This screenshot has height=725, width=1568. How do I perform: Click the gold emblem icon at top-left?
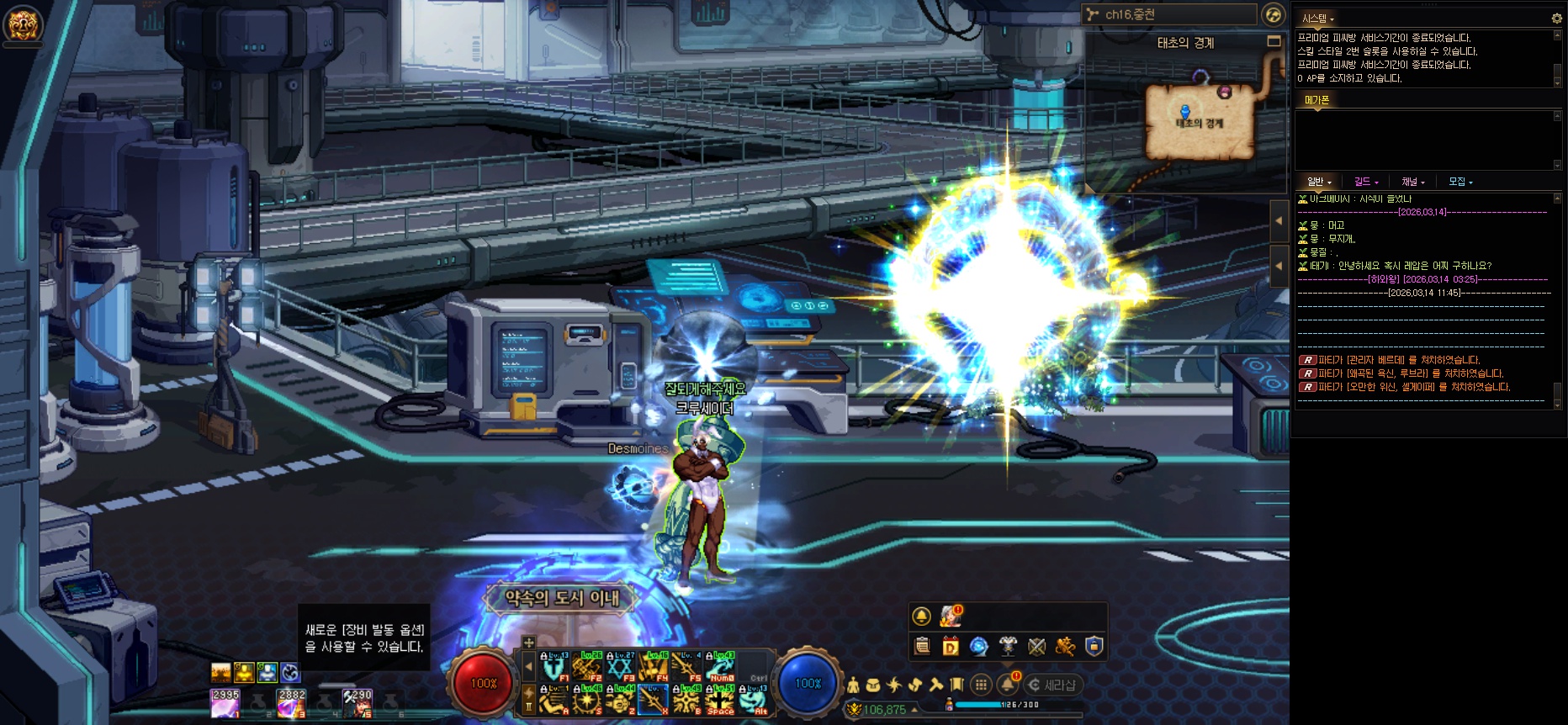click(x=22, y=24)
